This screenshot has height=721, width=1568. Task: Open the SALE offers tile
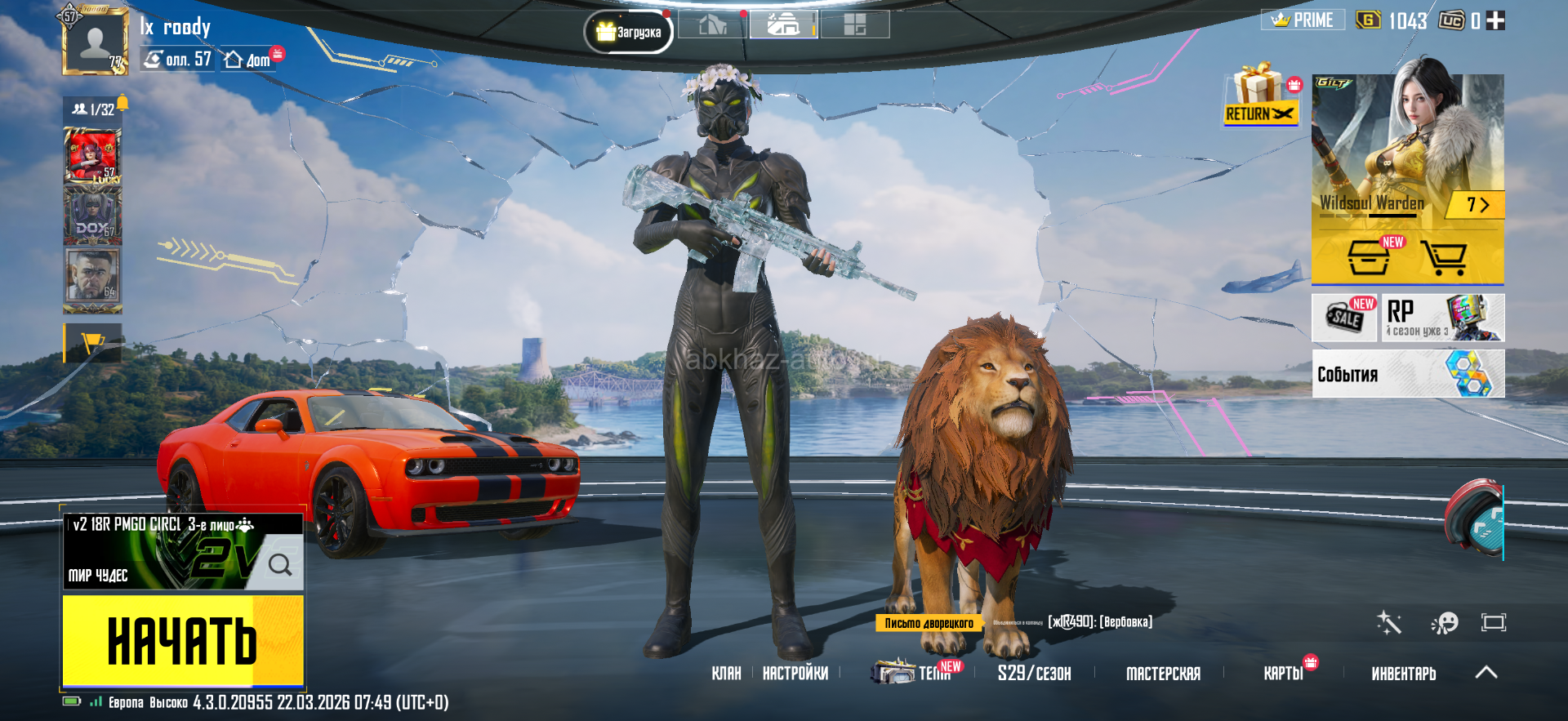(x=1344, y=318)
